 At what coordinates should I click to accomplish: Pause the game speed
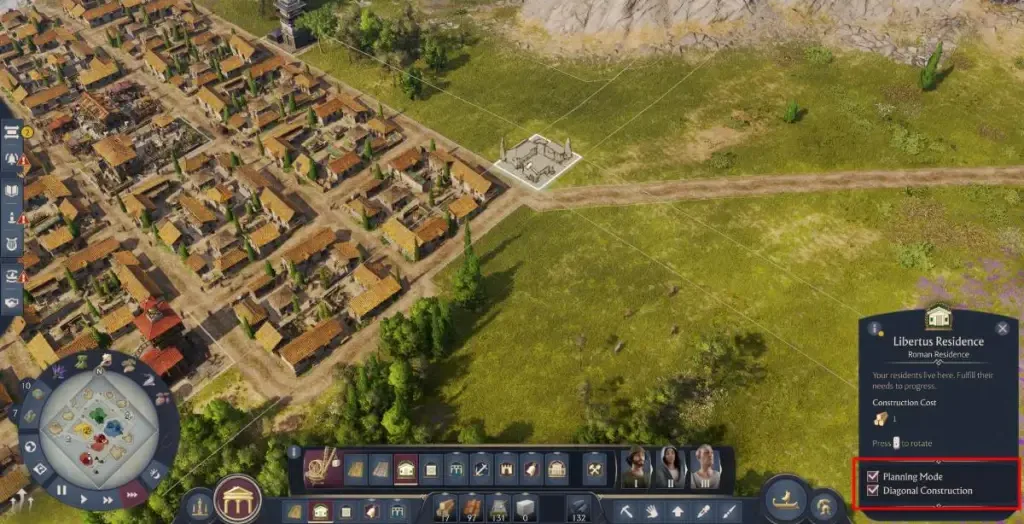pyautogui.click(x=62, y=491)
